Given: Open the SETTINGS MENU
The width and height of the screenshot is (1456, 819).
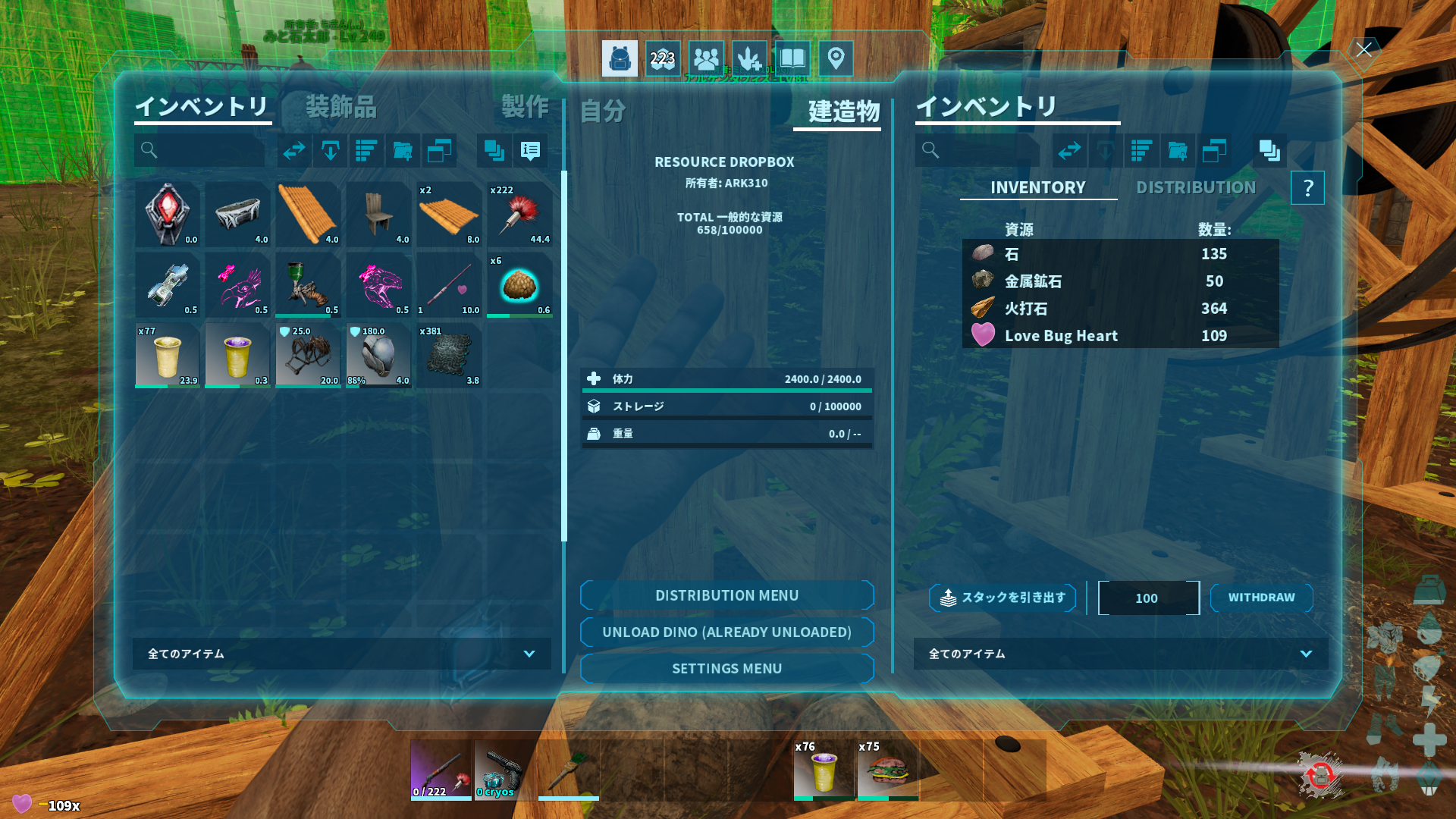Looking at the screenshot, I should click(726, 668).
